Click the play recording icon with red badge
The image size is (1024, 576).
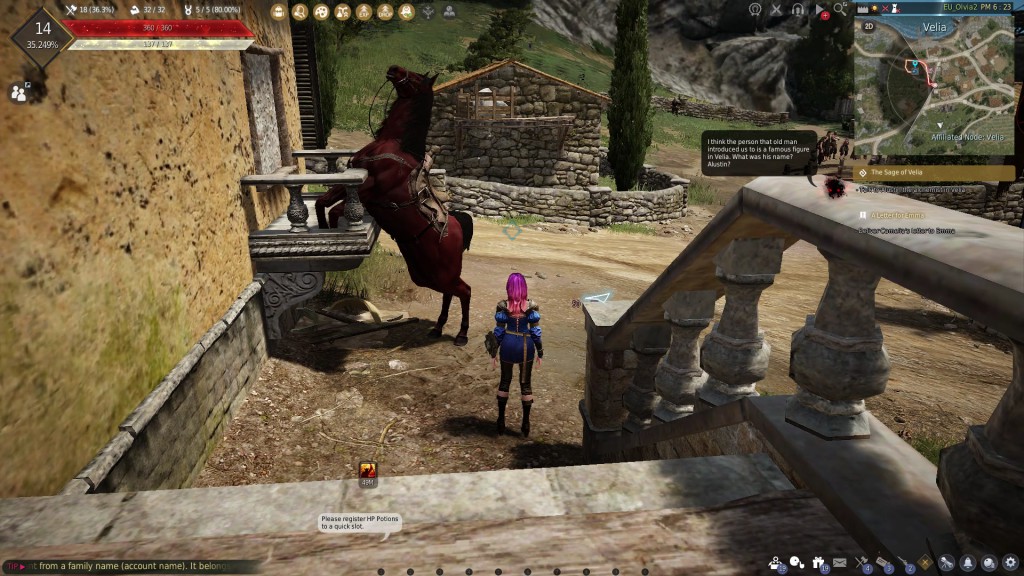pyautogui.click(x=820, y=10)
